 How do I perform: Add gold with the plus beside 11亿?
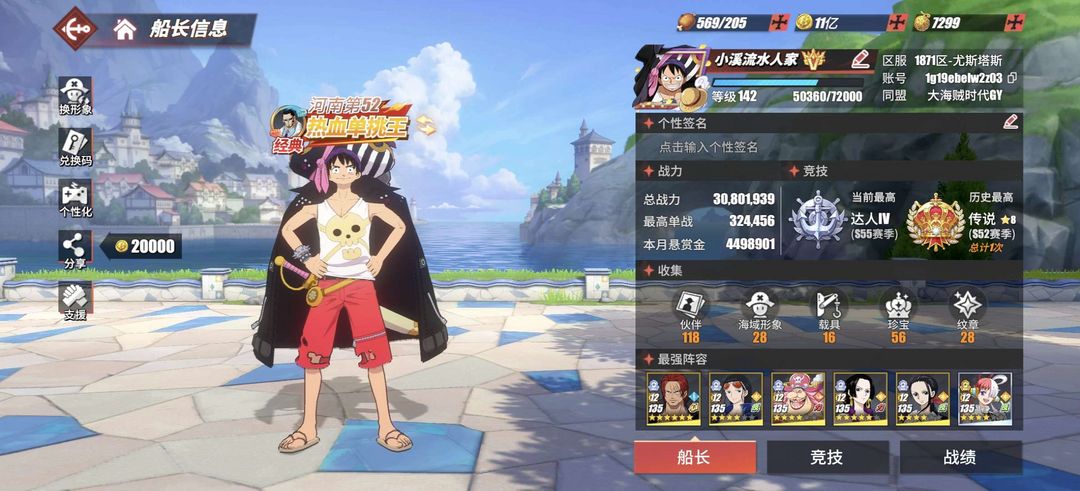(x=901, y=22)
